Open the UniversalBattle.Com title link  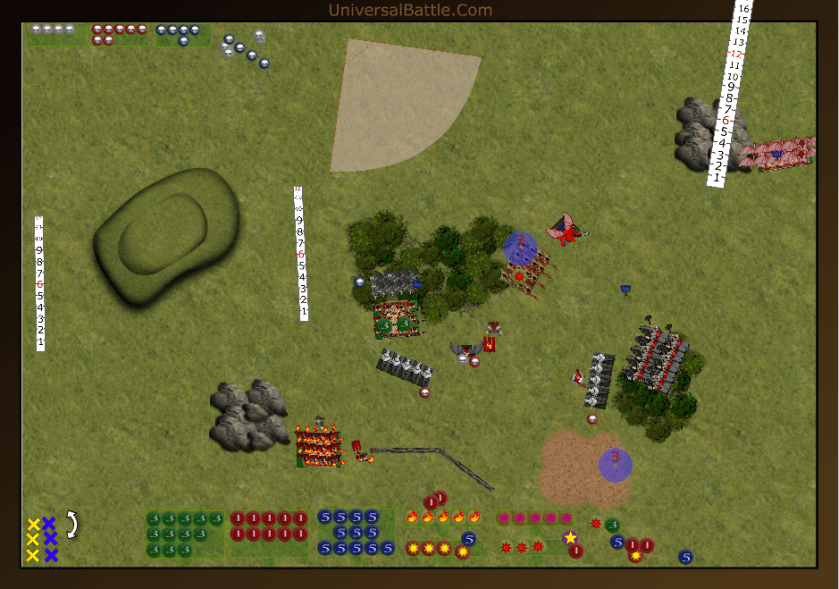pos(410,10)
